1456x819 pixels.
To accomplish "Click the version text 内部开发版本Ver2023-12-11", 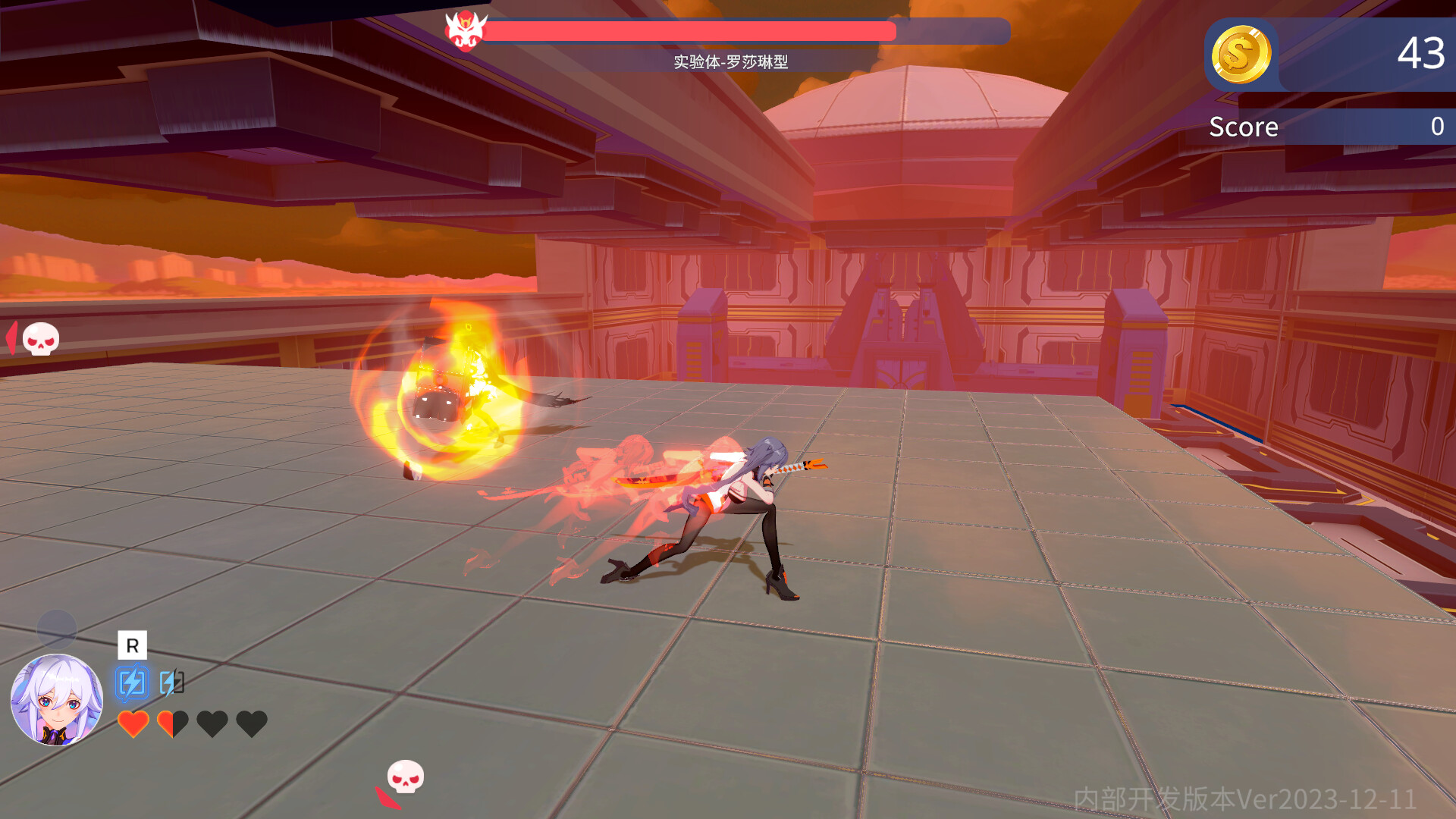I will [1244, 799].
